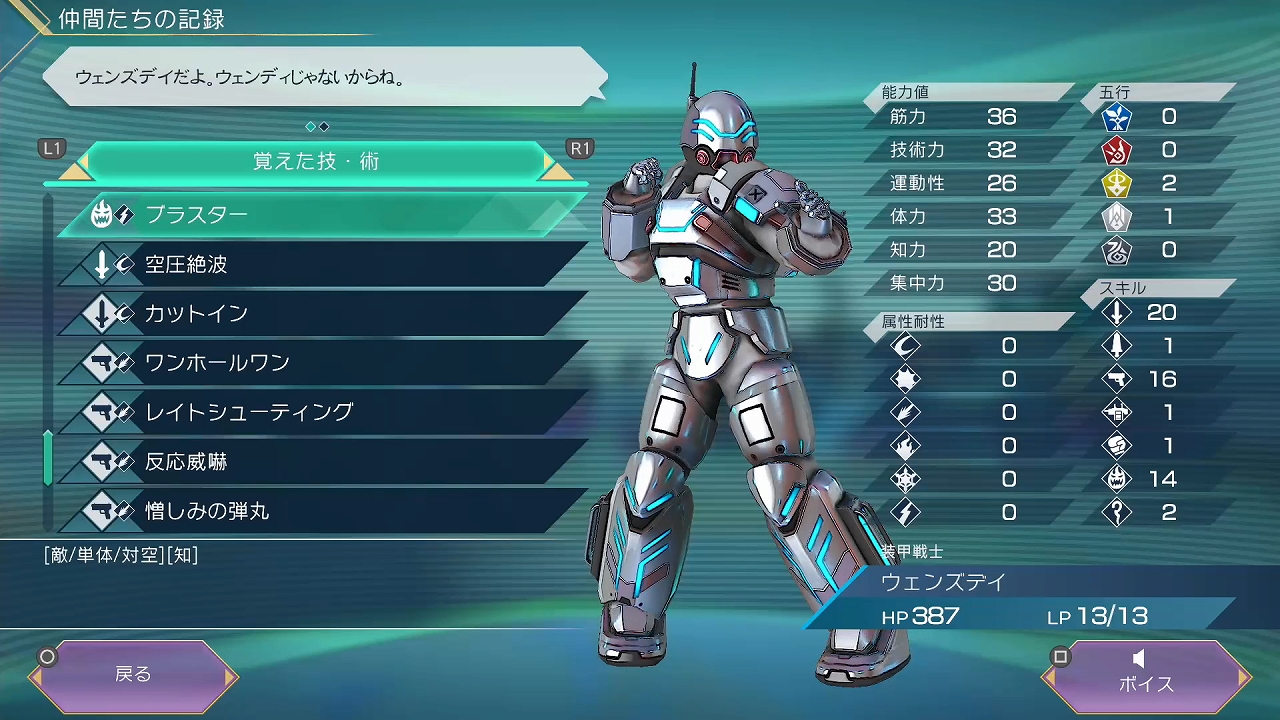
Task: Choose 空圧絶波 from the skill list
Action: pyautogui.click(x=320, y=265)
